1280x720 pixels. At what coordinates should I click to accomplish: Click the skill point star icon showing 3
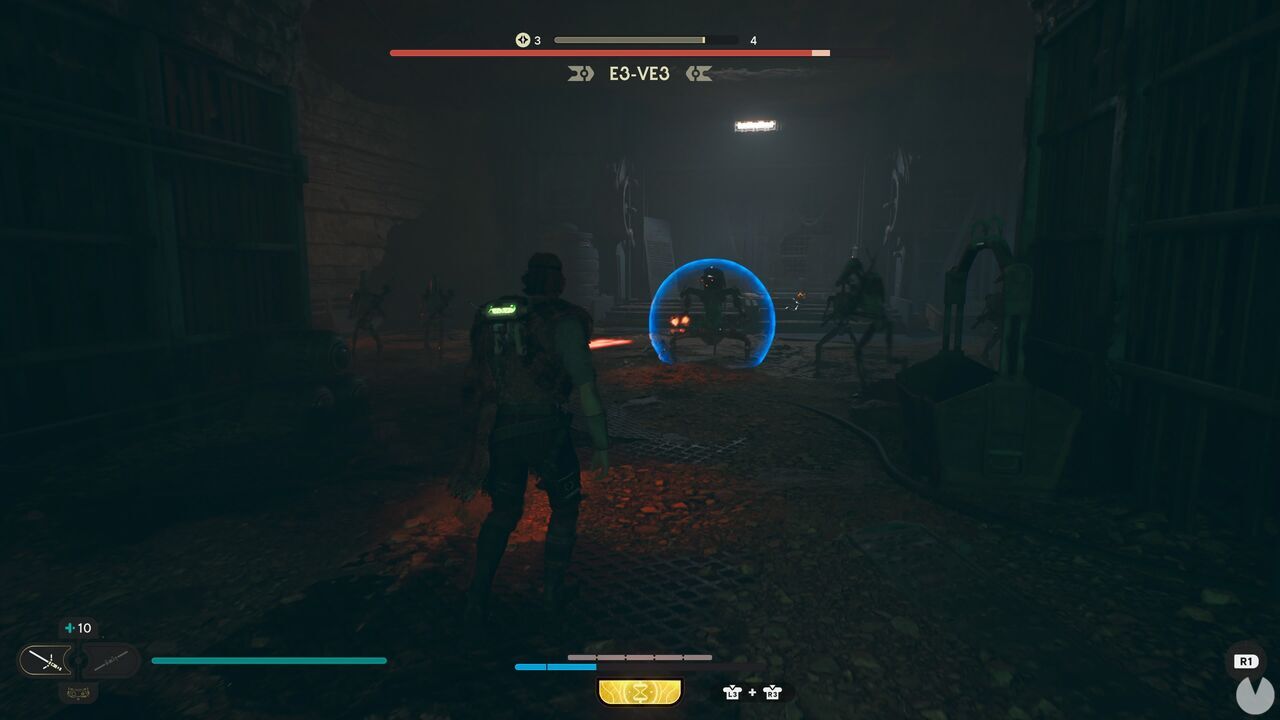pyautogui.click(x=522, y=39)
